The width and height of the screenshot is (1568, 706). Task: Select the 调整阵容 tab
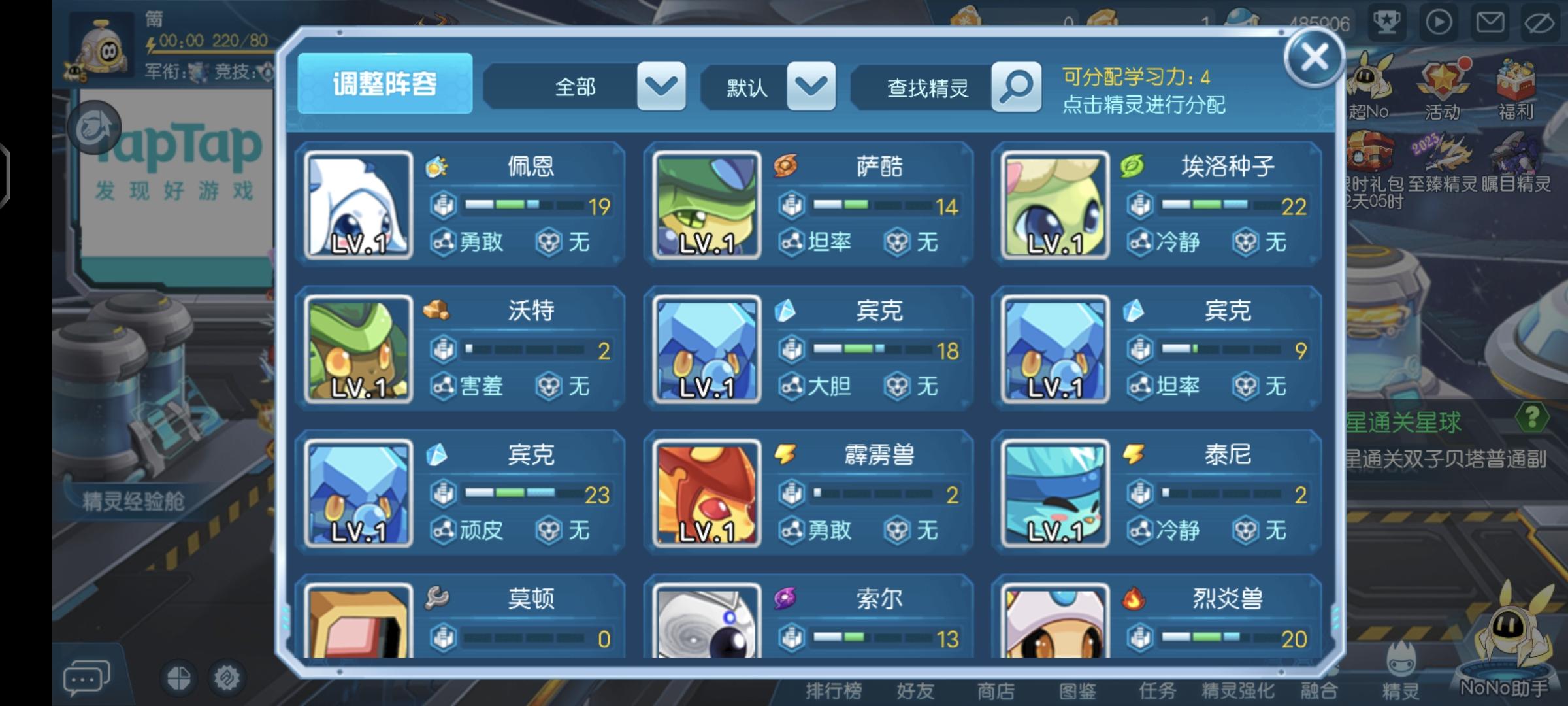(x=384, y=82)
